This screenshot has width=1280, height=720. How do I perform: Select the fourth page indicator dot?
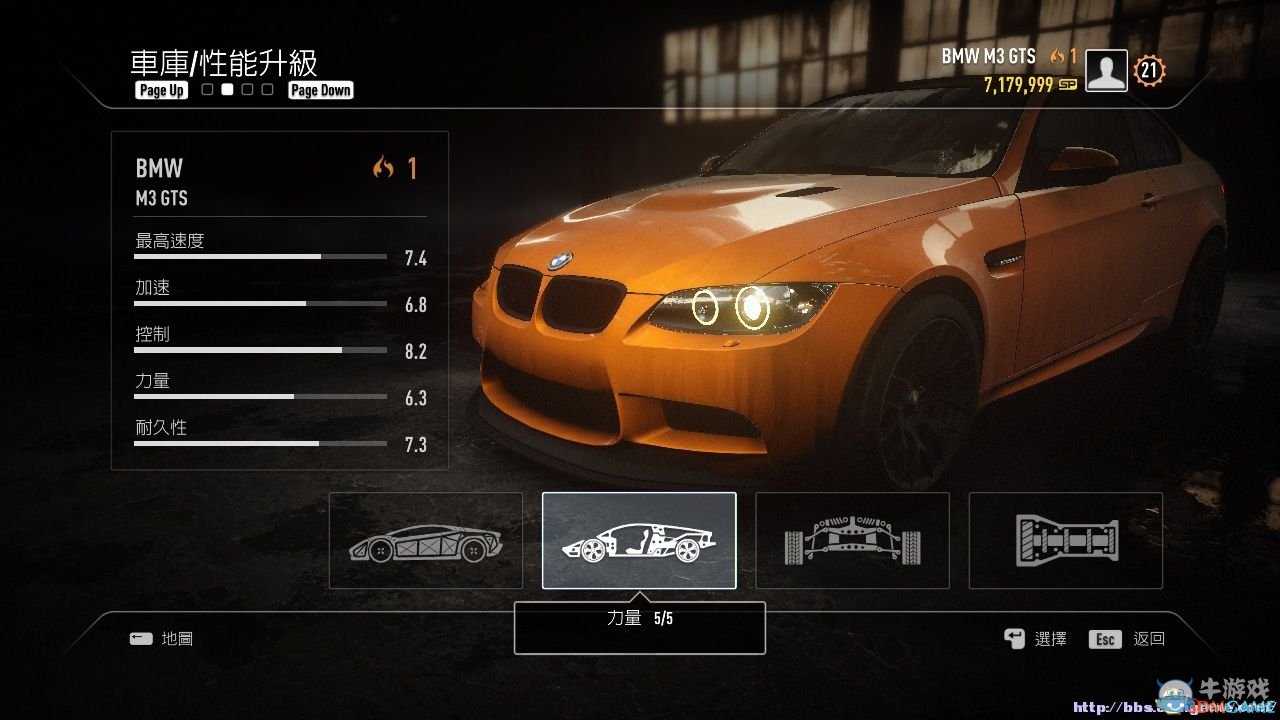pos(267,89)
